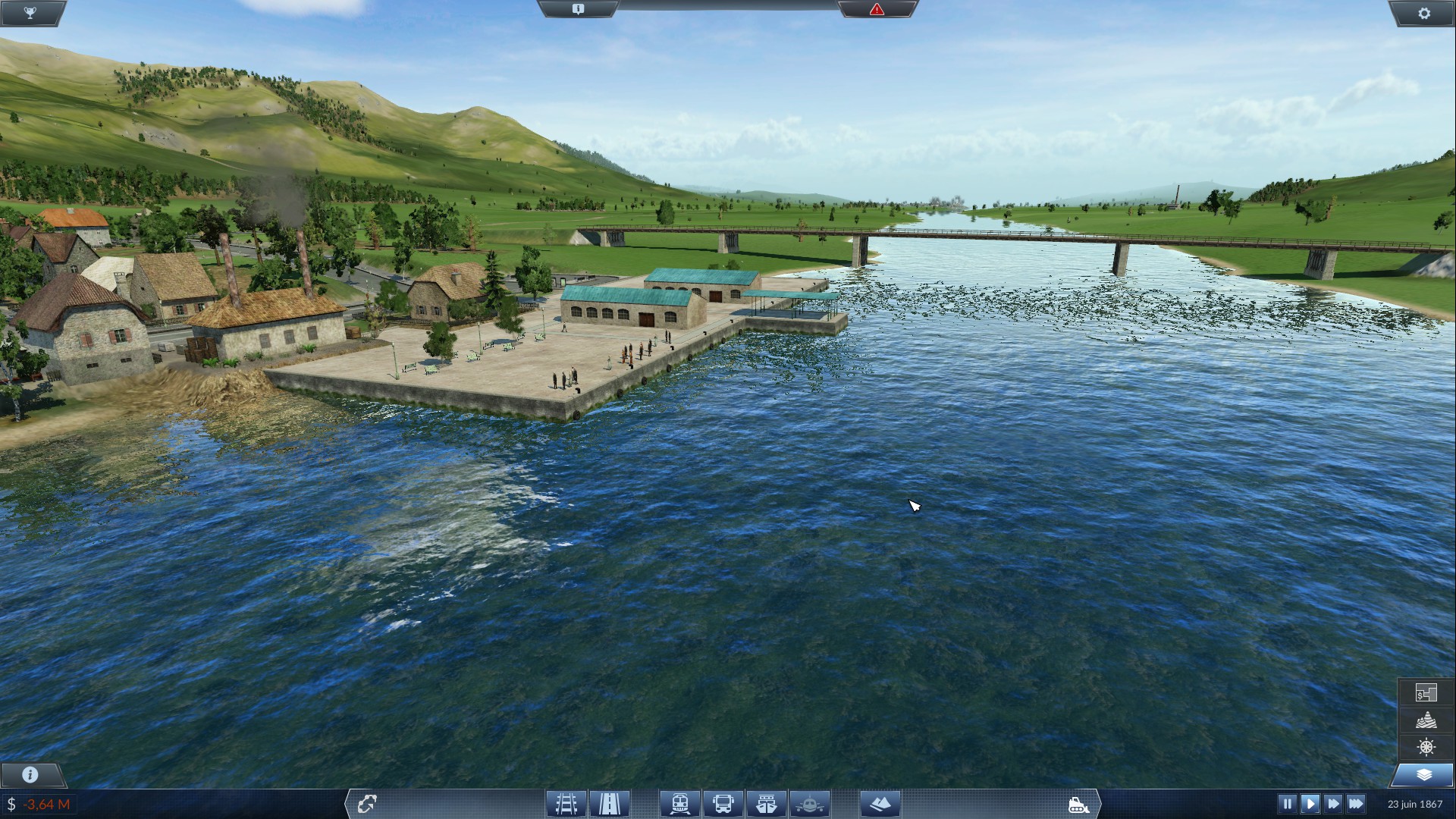Select the road construction tool
Image resolution: width=1456 pixels, height=819 pixels.
coord(610,803)
